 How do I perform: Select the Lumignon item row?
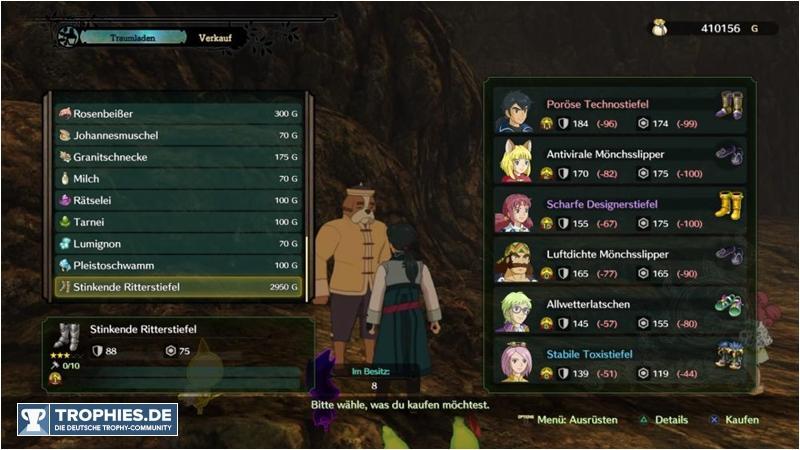click(x=180, y=244)
